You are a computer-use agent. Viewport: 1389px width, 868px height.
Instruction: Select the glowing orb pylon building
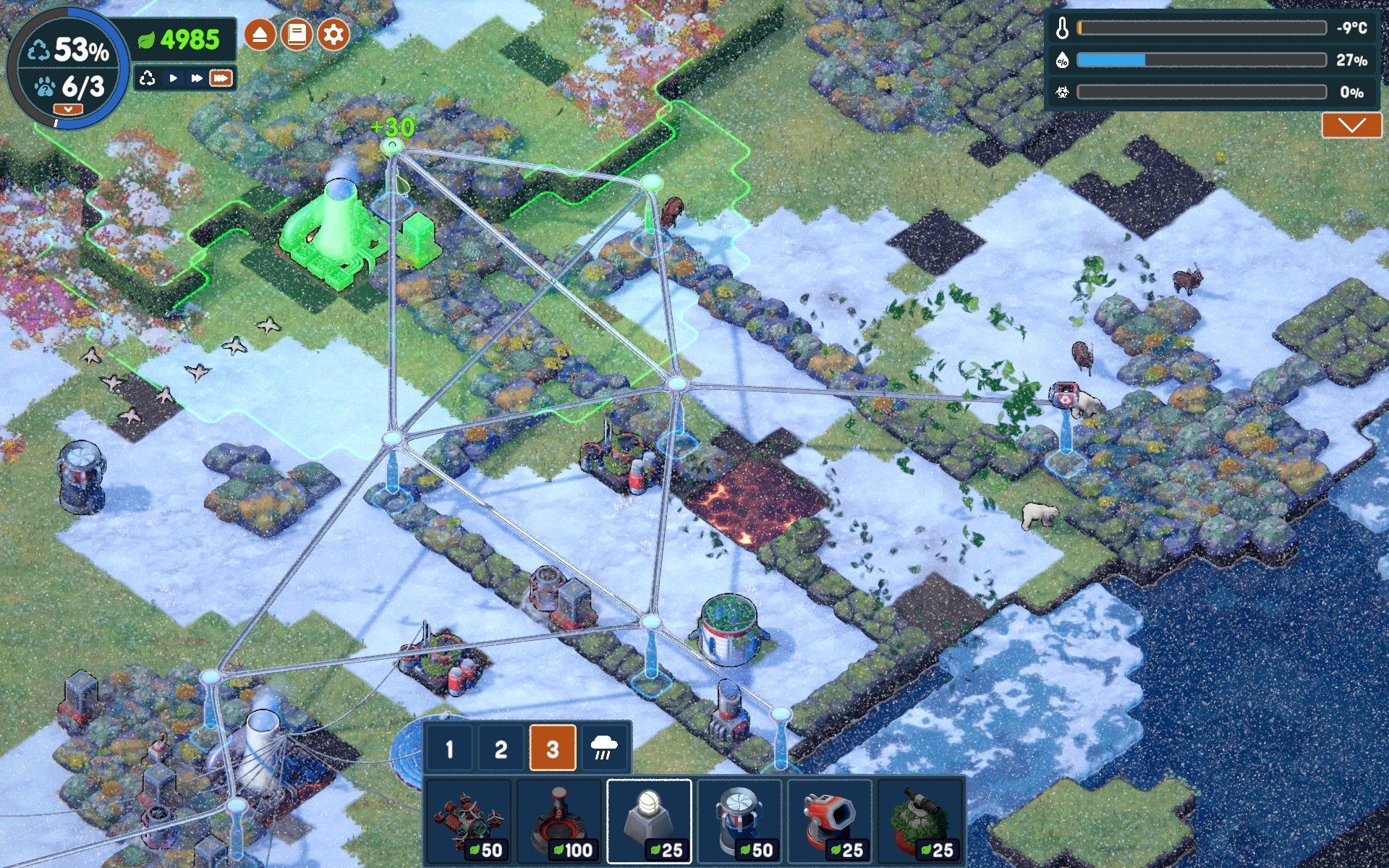(649, 822)
